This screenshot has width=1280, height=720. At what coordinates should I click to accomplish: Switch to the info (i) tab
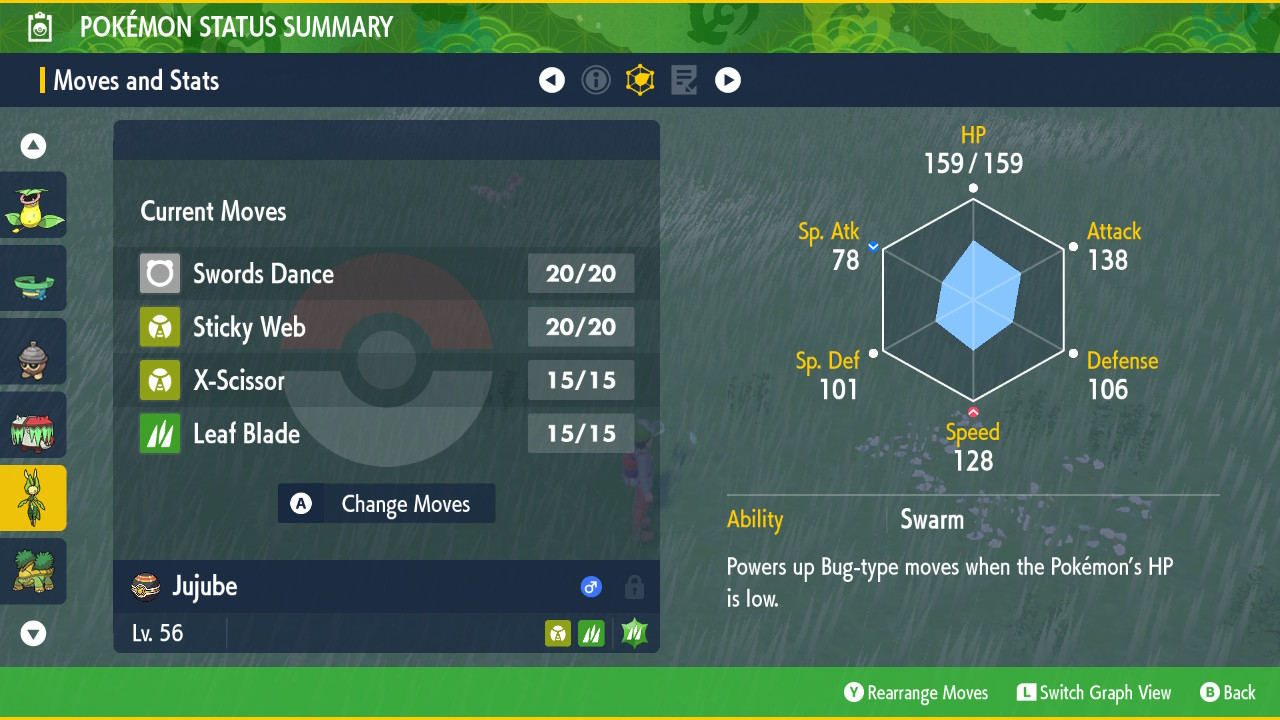(596, 80)
